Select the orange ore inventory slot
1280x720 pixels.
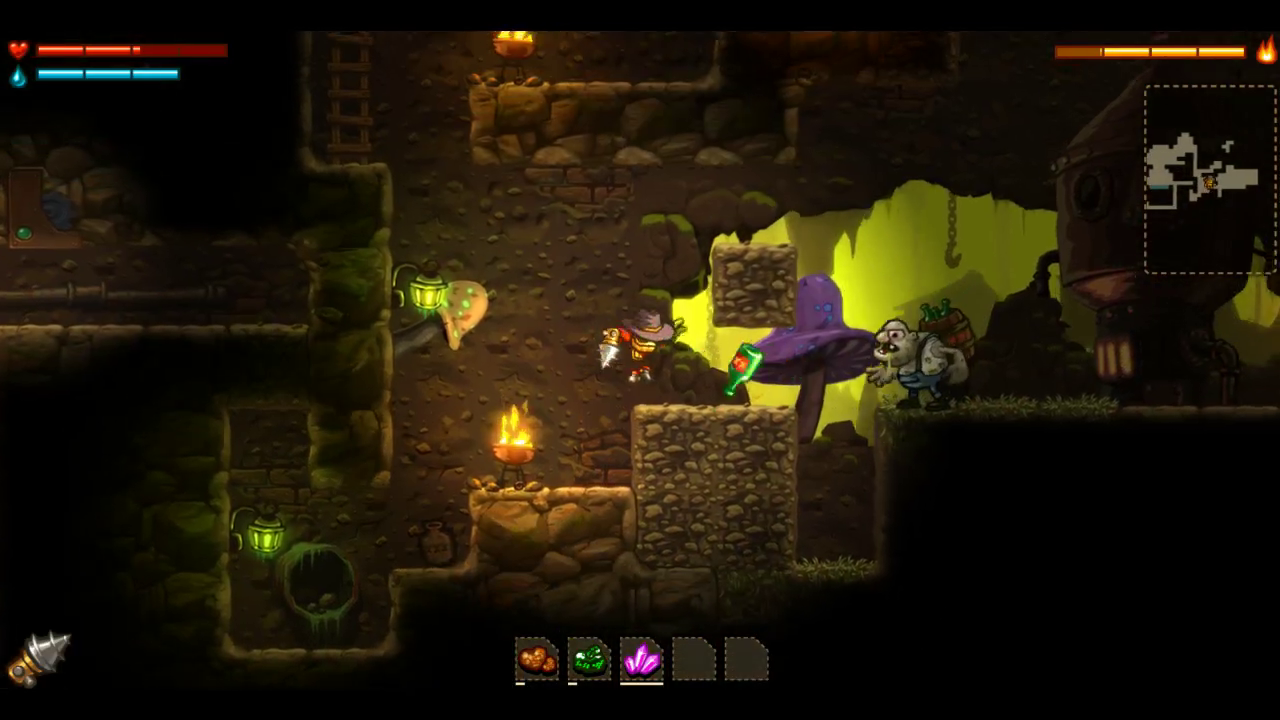coord(537,660)
